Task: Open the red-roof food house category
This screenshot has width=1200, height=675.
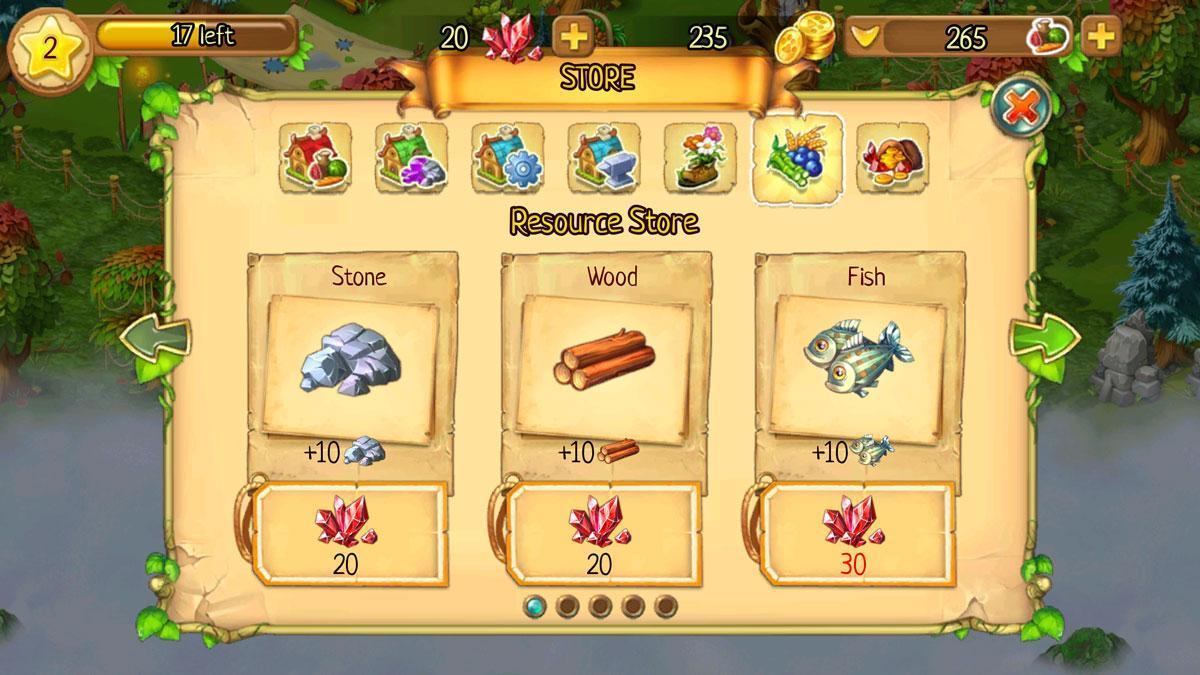Action: coord(315,158)
